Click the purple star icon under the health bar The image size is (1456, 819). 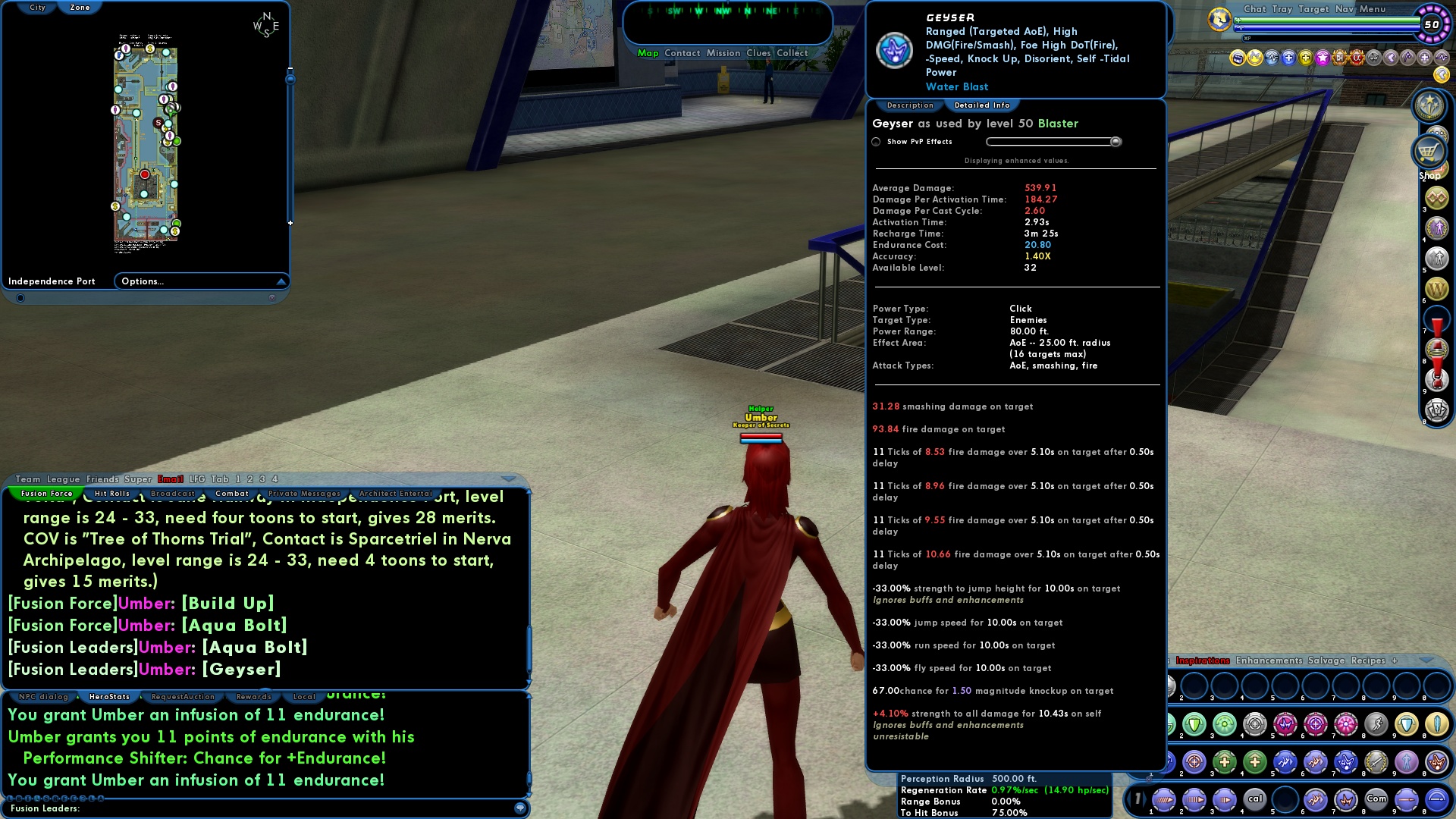pos(1324,59)
